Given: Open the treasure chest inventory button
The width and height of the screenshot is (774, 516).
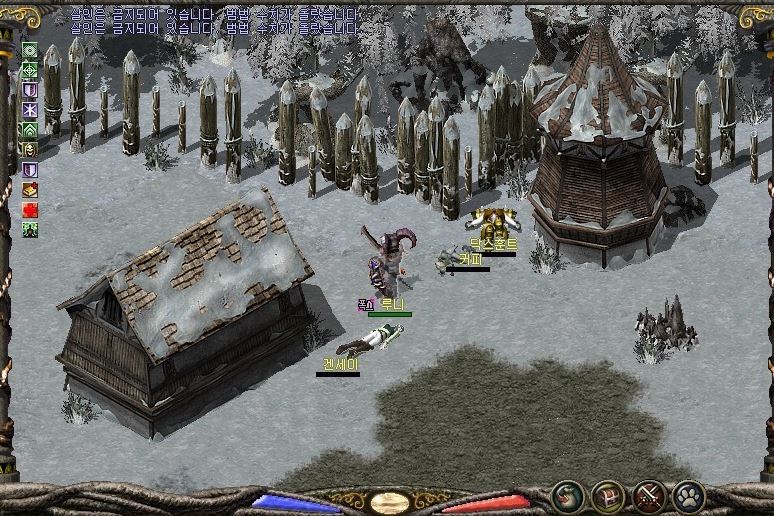Looking at the screenshot, I should coord(608,495).
